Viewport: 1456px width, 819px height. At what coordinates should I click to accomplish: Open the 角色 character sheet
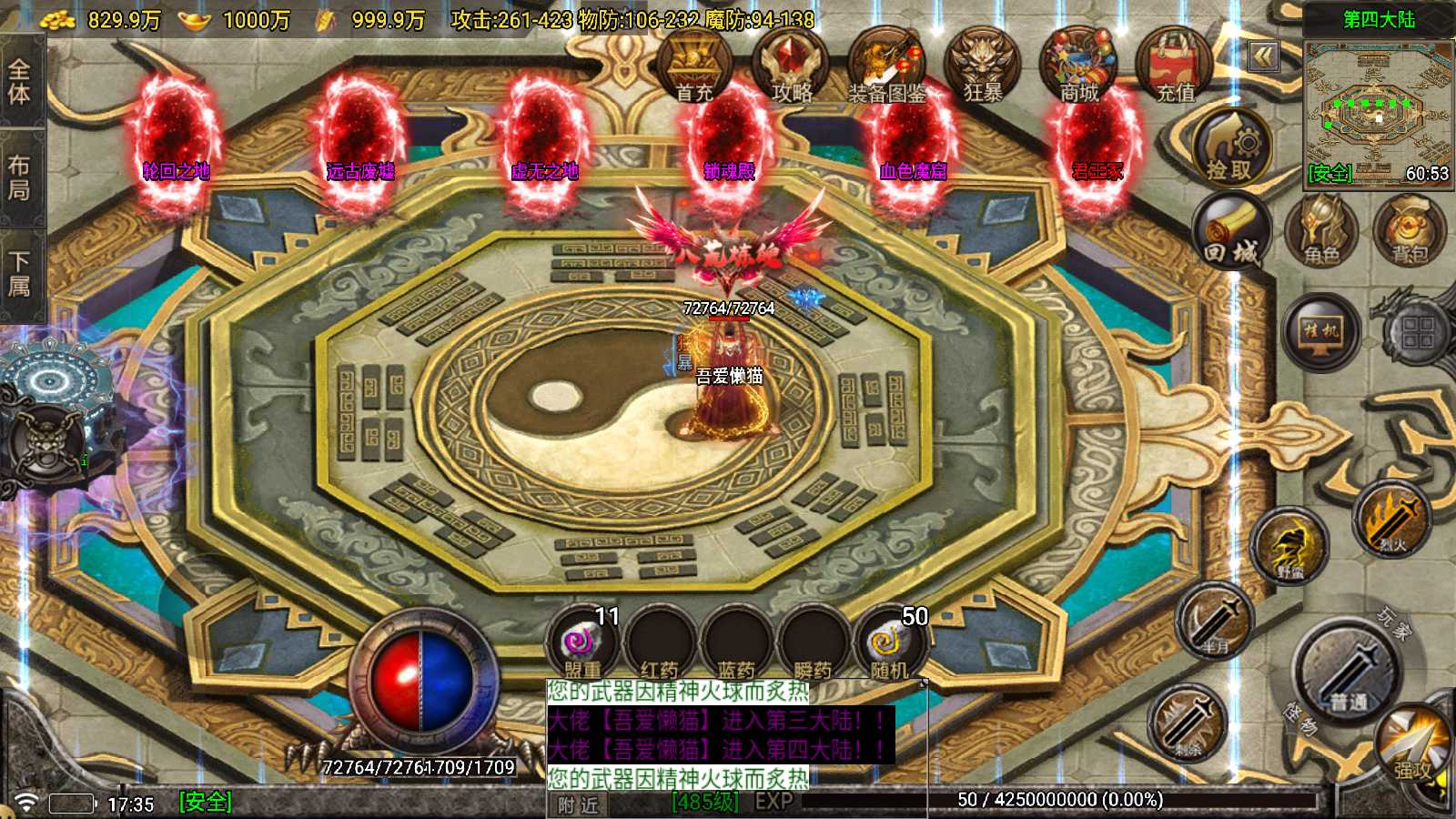(1321, 232)
